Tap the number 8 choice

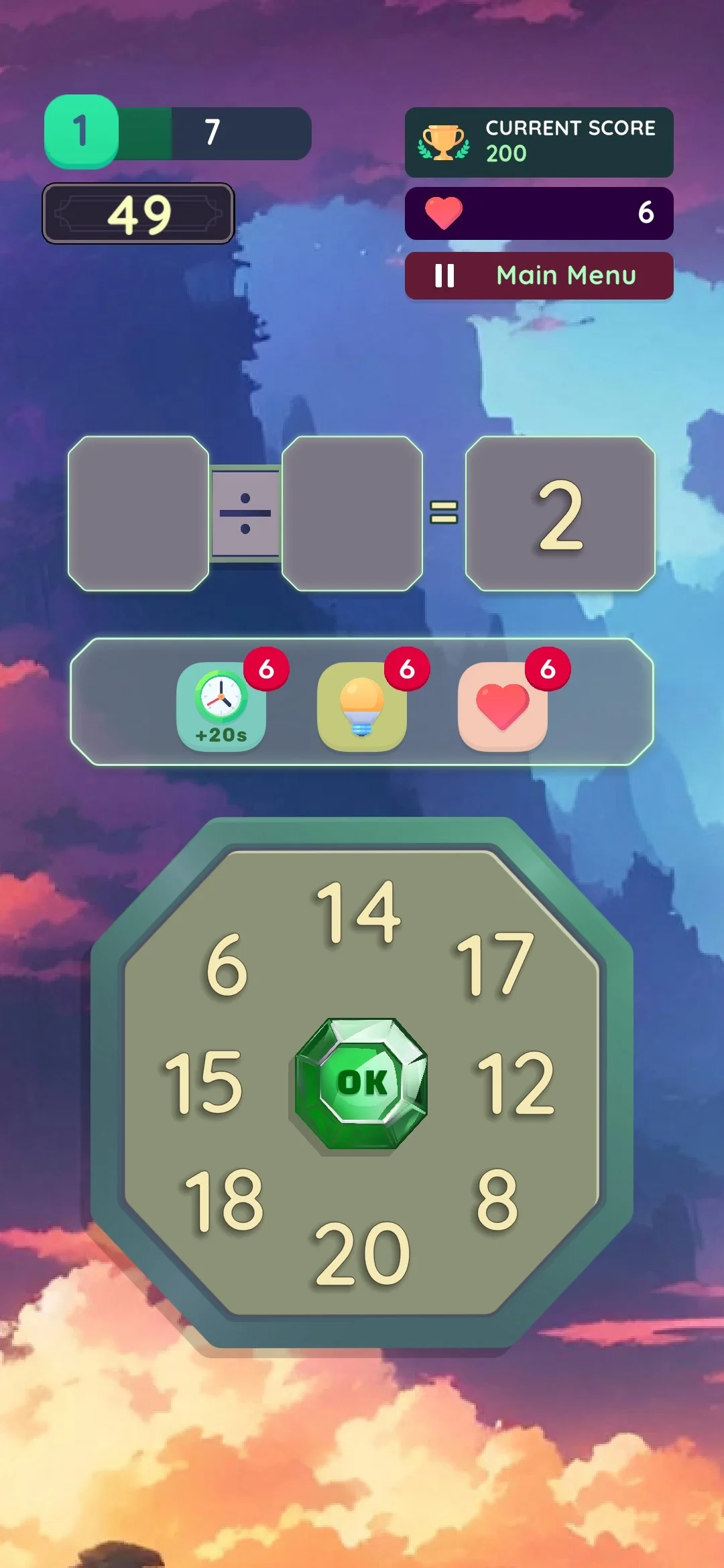click(497, 1201)
